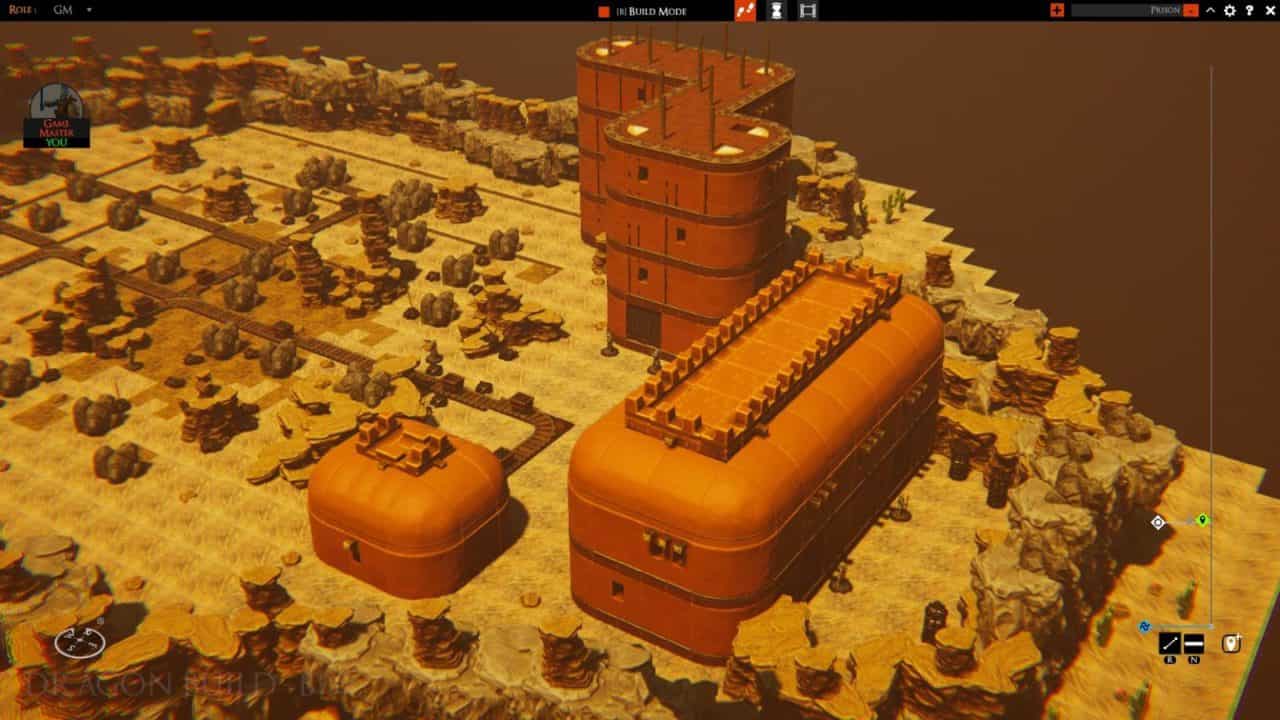Click the help question mark

pyautogui.click(x=1249, y=11)
